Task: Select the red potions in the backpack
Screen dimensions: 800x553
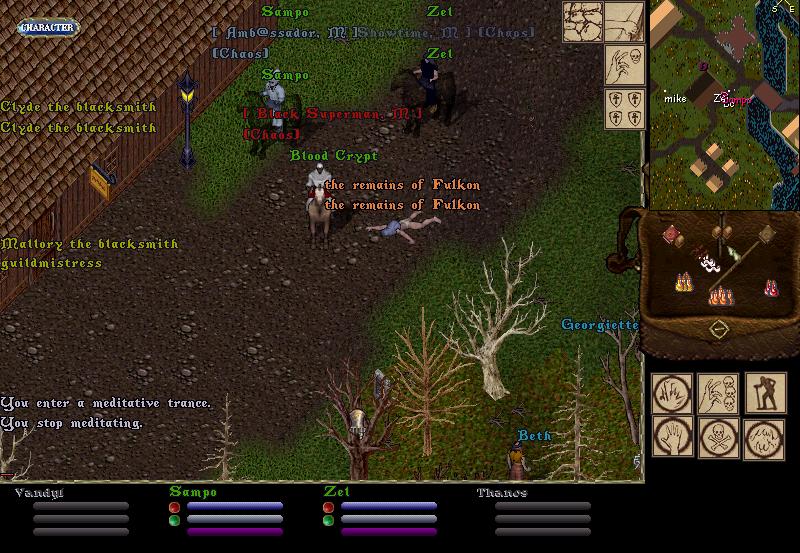Action: click(x=771, y=287)
